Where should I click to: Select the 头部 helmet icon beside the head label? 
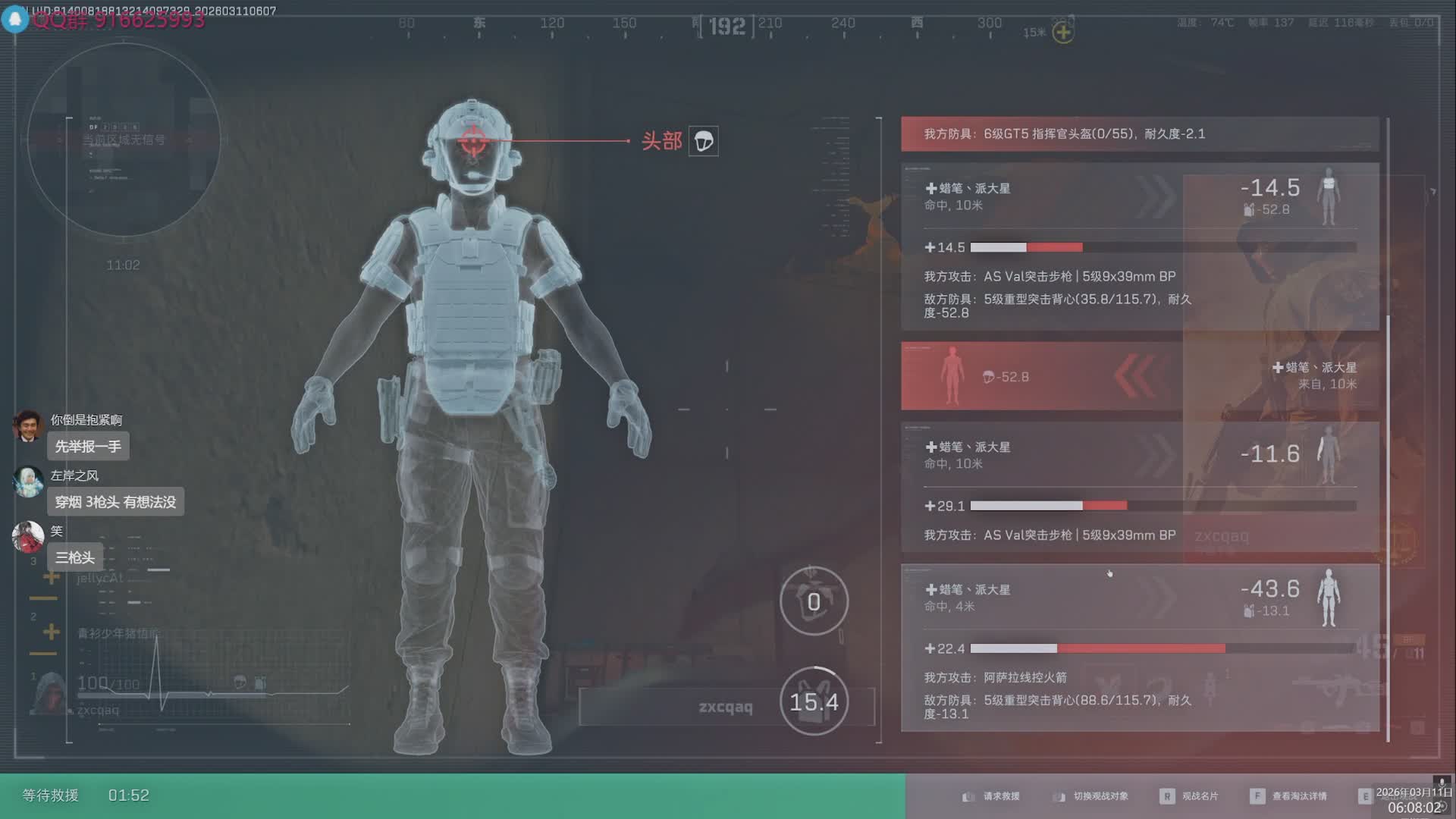[703, 141]
